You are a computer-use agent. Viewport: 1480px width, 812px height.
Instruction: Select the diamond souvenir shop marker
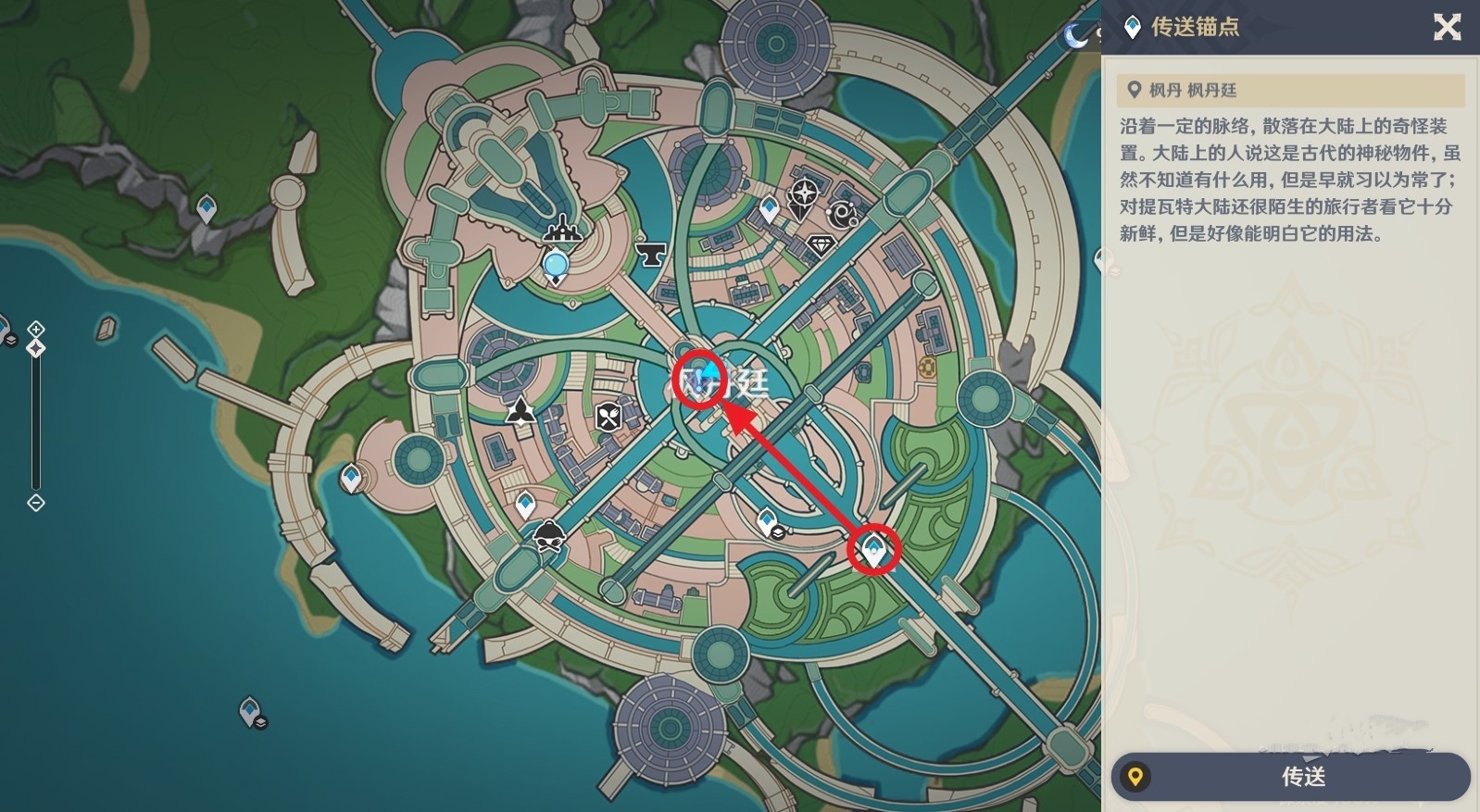coord(821,245)
